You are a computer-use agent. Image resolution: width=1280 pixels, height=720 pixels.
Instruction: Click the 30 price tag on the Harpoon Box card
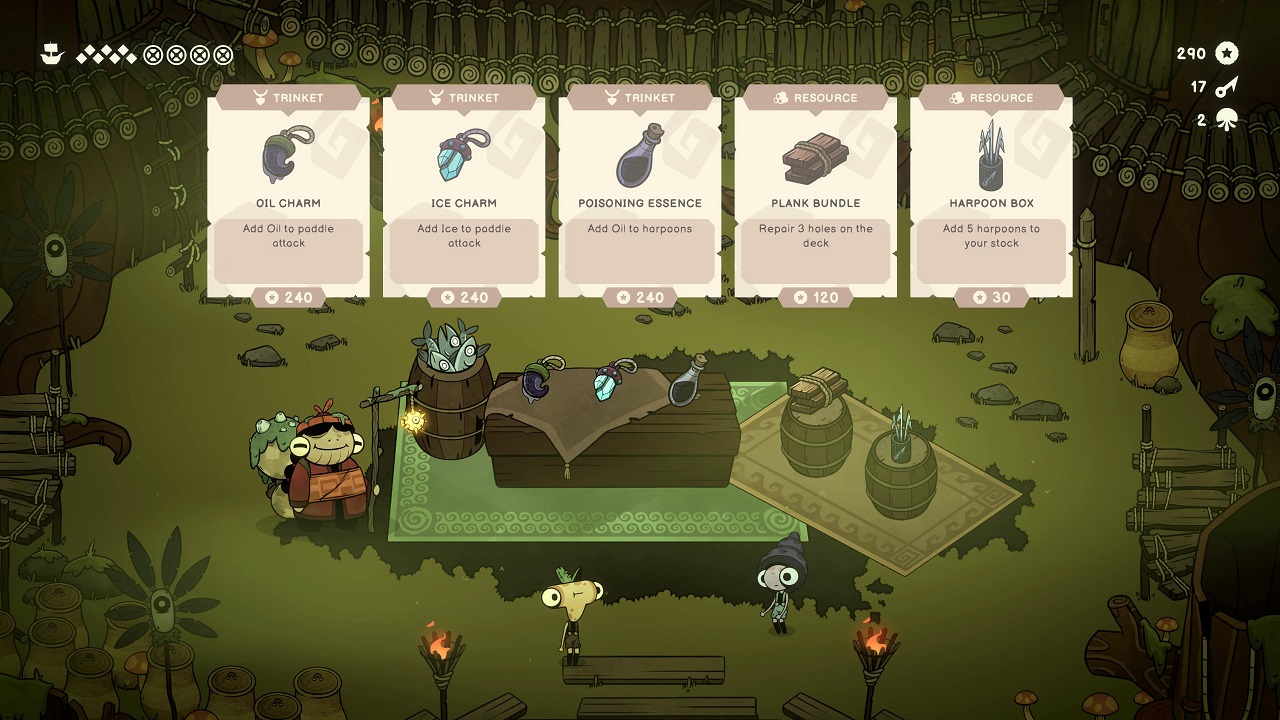(x=991, y=296)
